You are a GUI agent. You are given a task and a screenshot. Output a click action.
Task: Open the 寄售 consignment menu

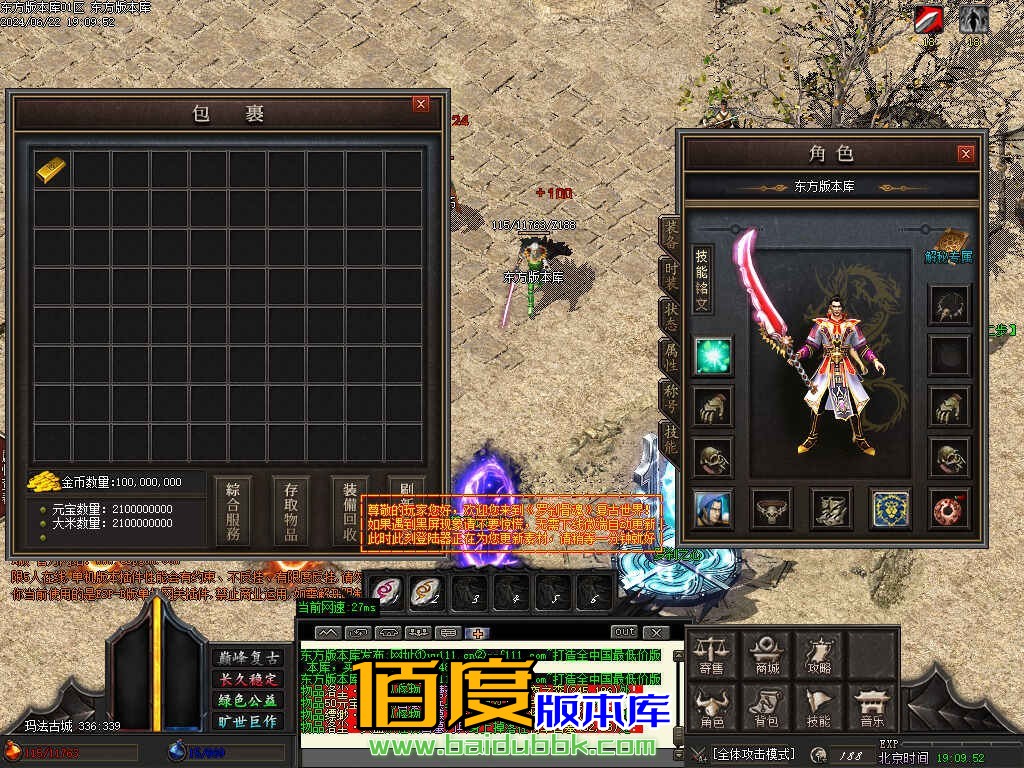coord(739,654)
